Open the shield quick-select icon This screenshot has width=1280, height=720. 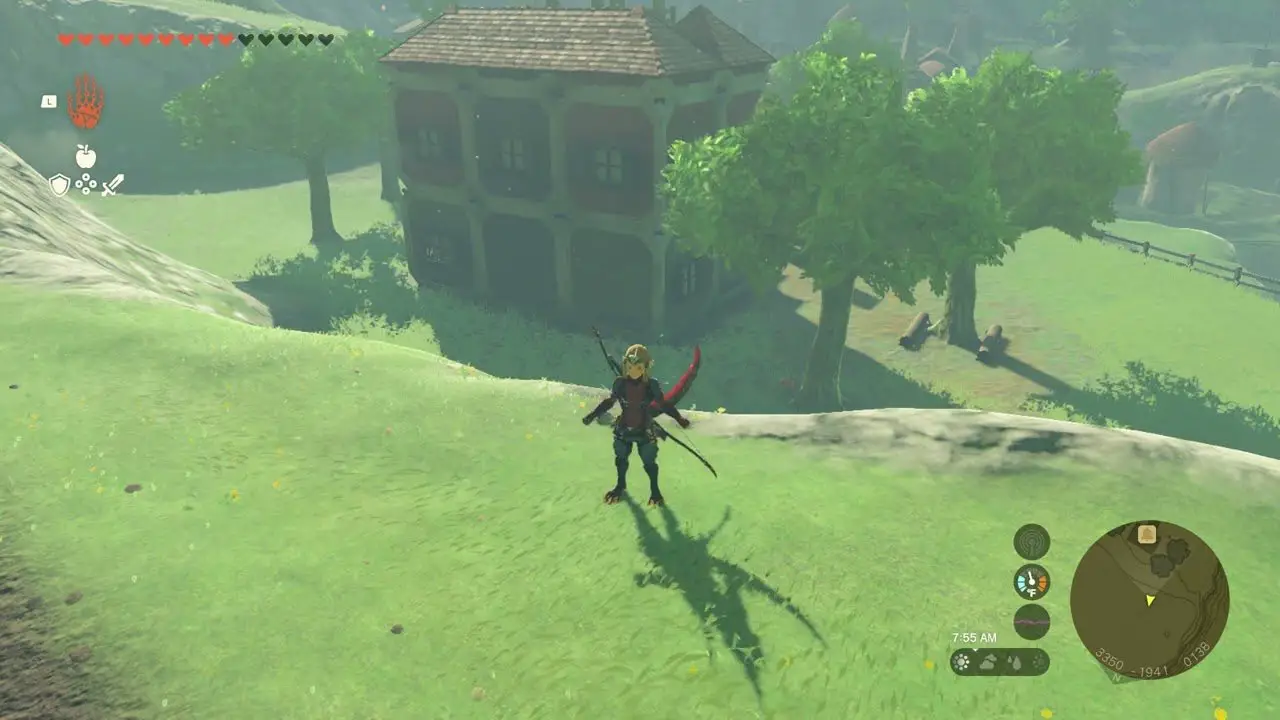click(x=60, y=185)
